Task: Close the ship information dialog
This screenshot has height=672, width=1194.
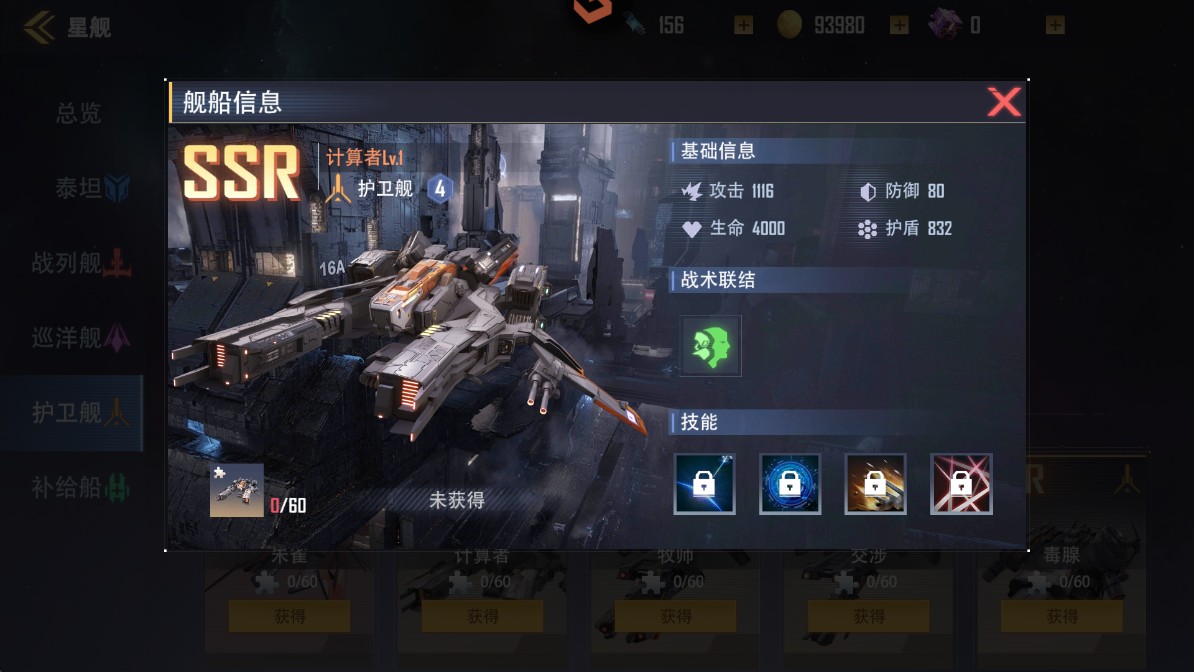Action: (1003, 102)
